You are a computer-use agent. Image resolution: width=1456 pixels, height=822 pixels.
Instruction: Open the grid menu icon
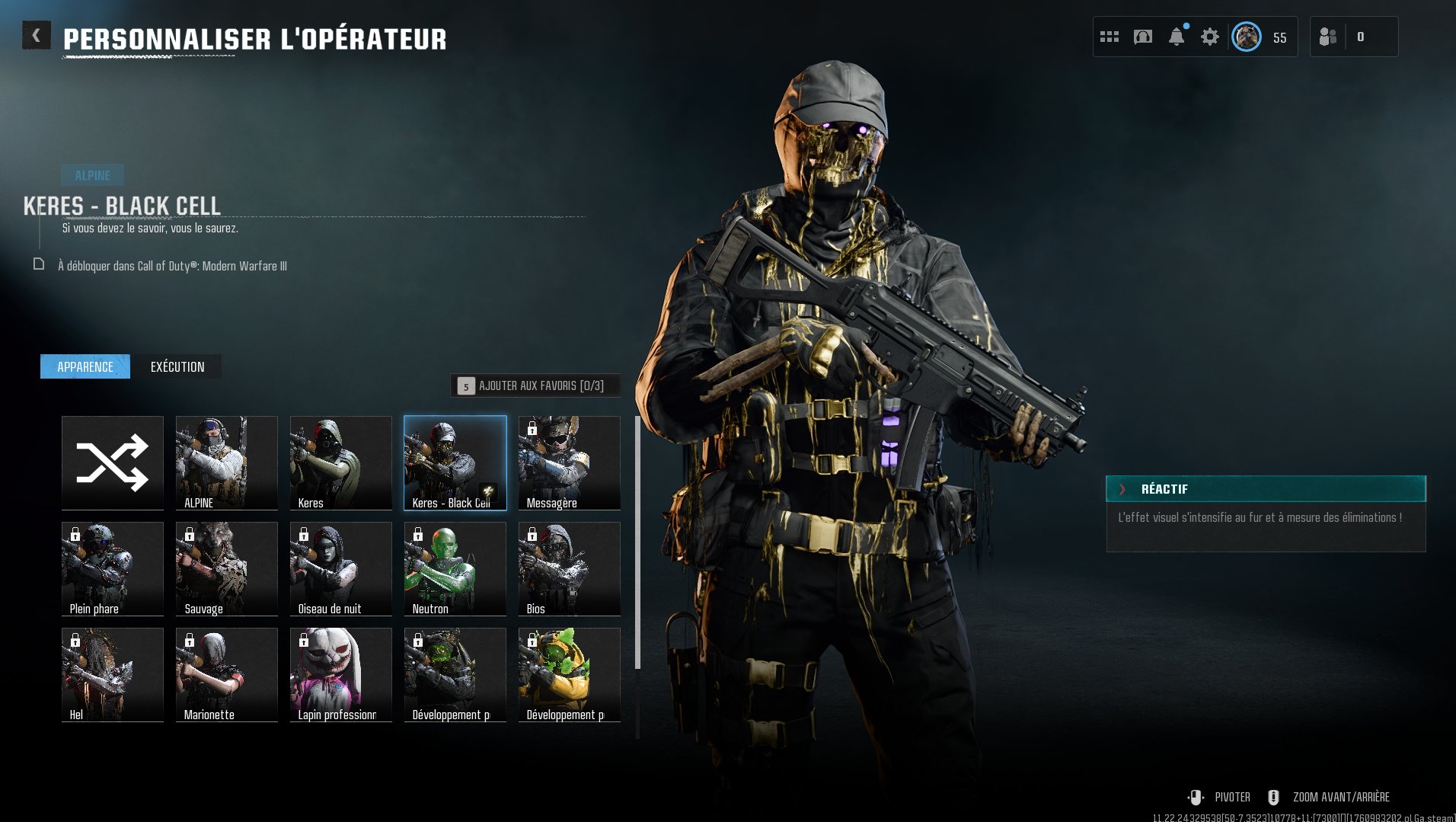1110,37
